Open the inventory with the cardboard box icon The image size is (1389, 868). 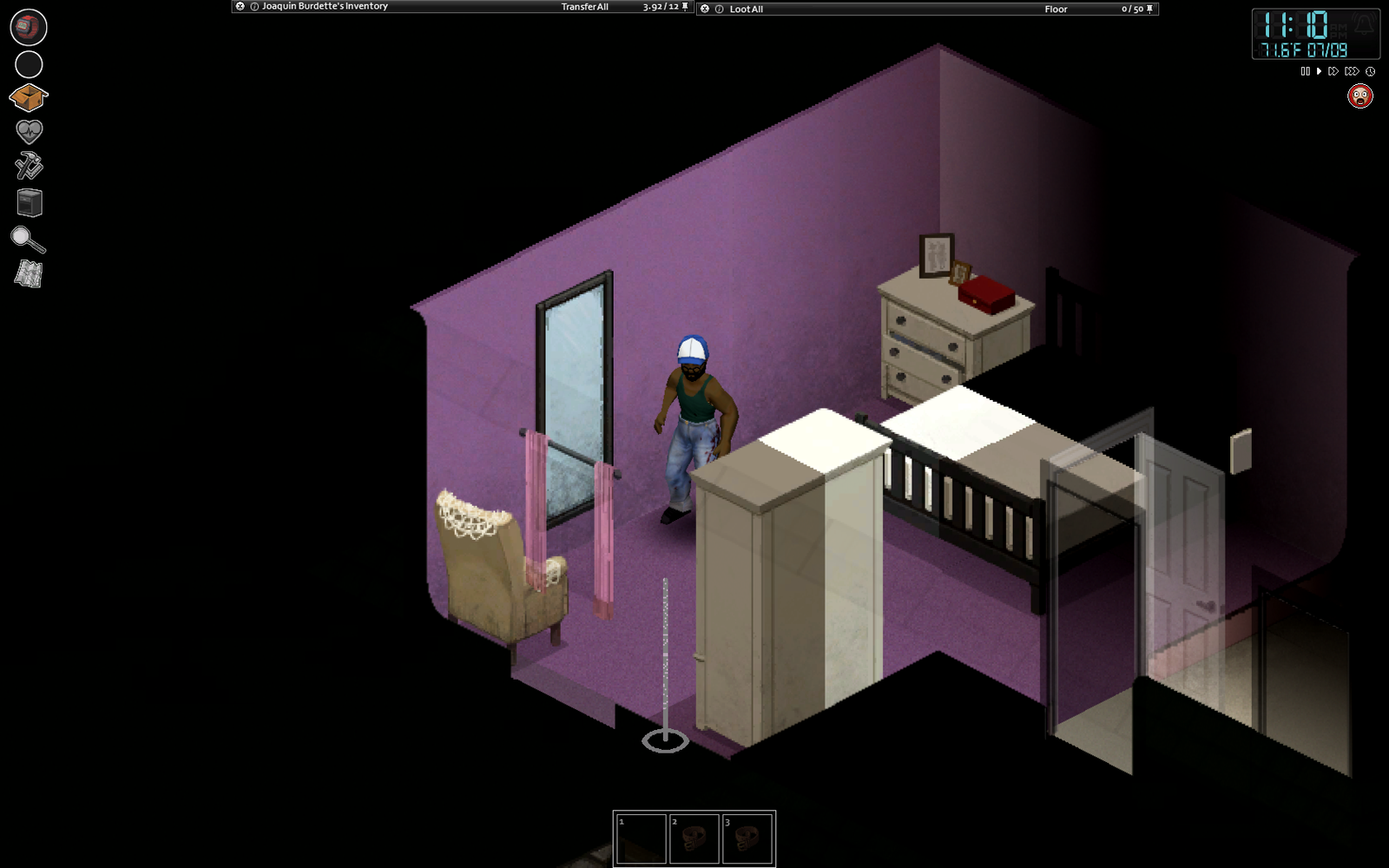(28, 98)
